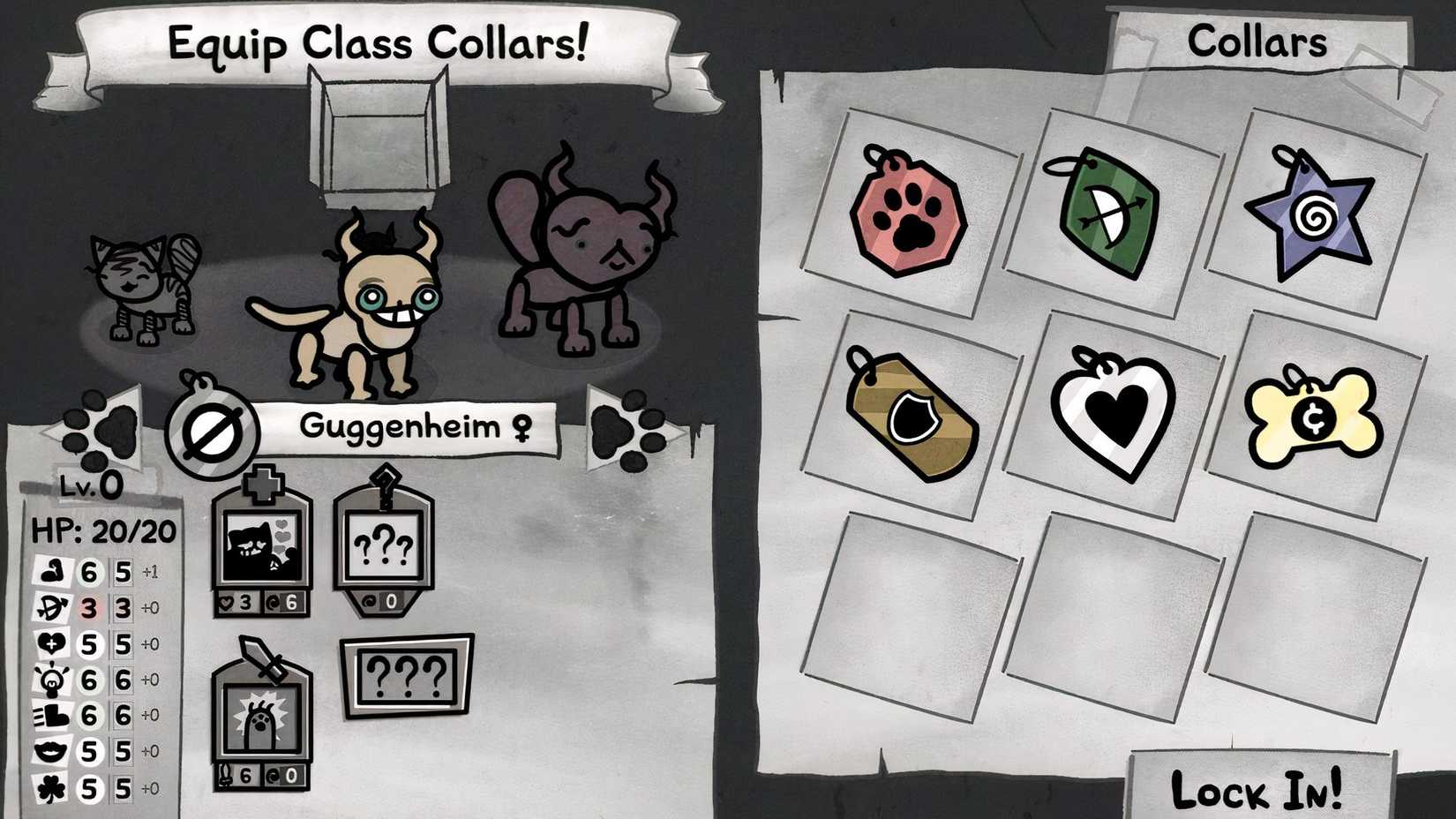Viewport: 1456px width, 819px height.
Task: Select the lips charisma stat icon
Action: (50, 748)
